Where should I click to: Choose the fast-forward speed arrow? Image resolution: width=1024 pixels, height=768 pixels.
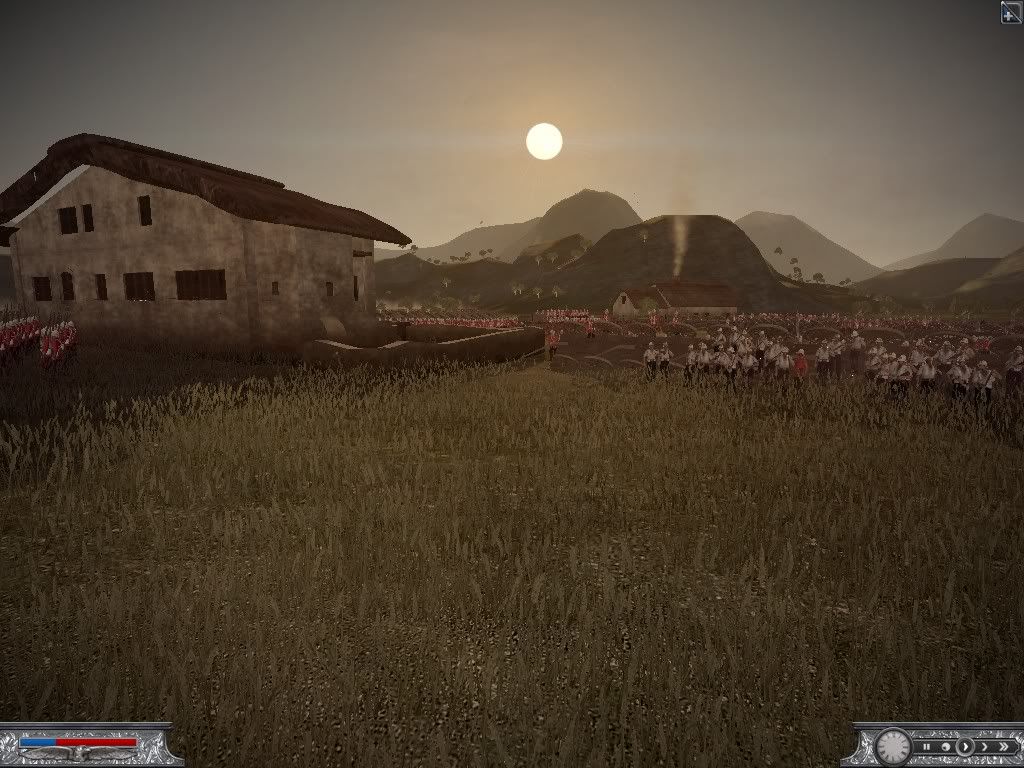(985, 747)
